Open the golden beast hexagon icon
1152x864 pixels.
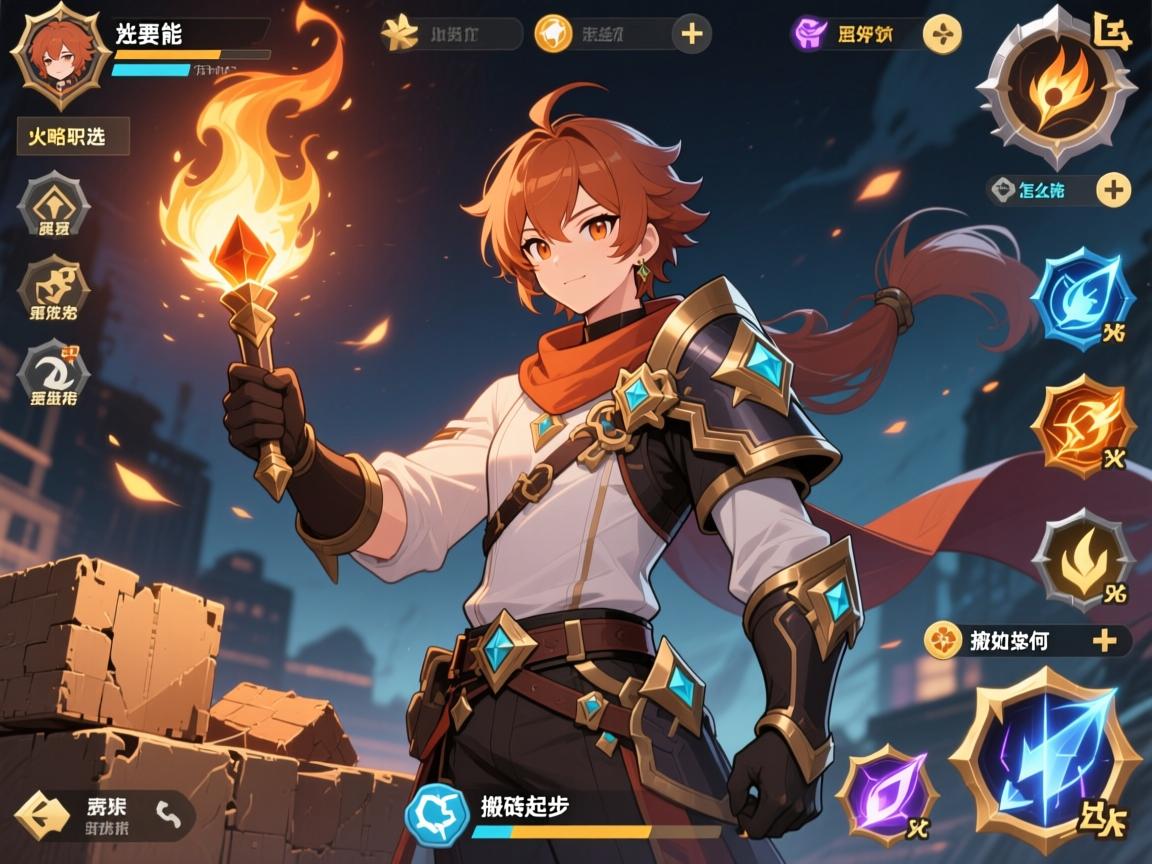tap(53, 286)
